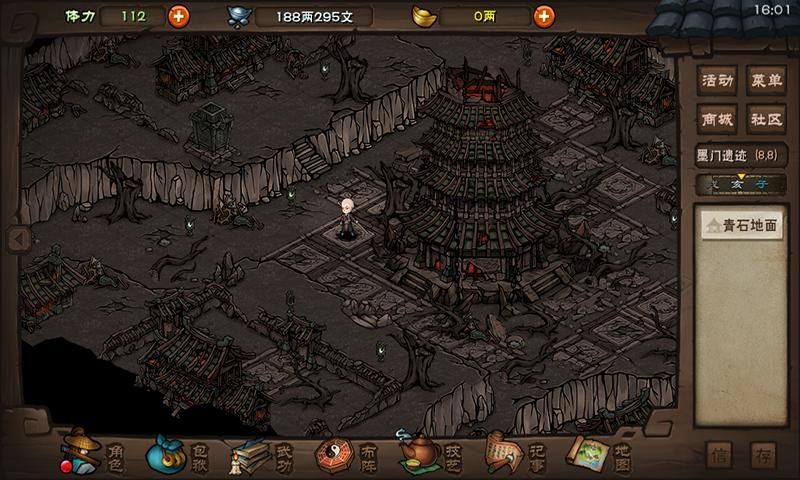Open the 技艺 teapot crafts menu
Viewport: 800px width, 480px height.
coord(430,455)
